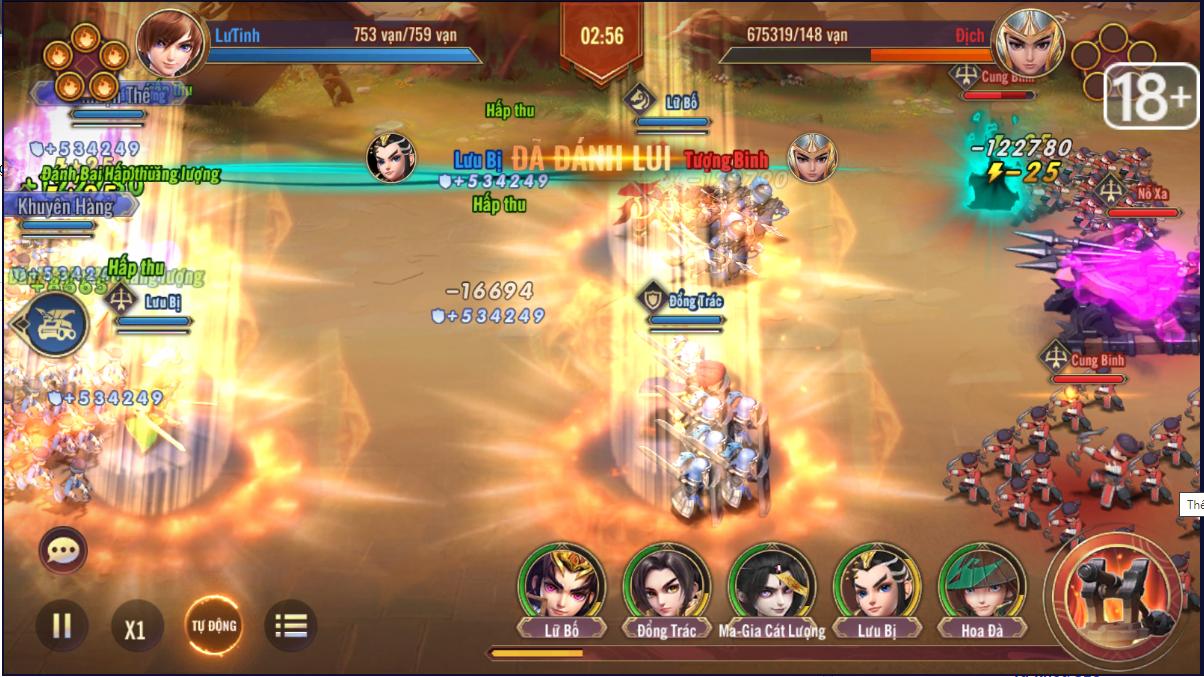Trigger Lưu Bị hero skill

point(876,585)
